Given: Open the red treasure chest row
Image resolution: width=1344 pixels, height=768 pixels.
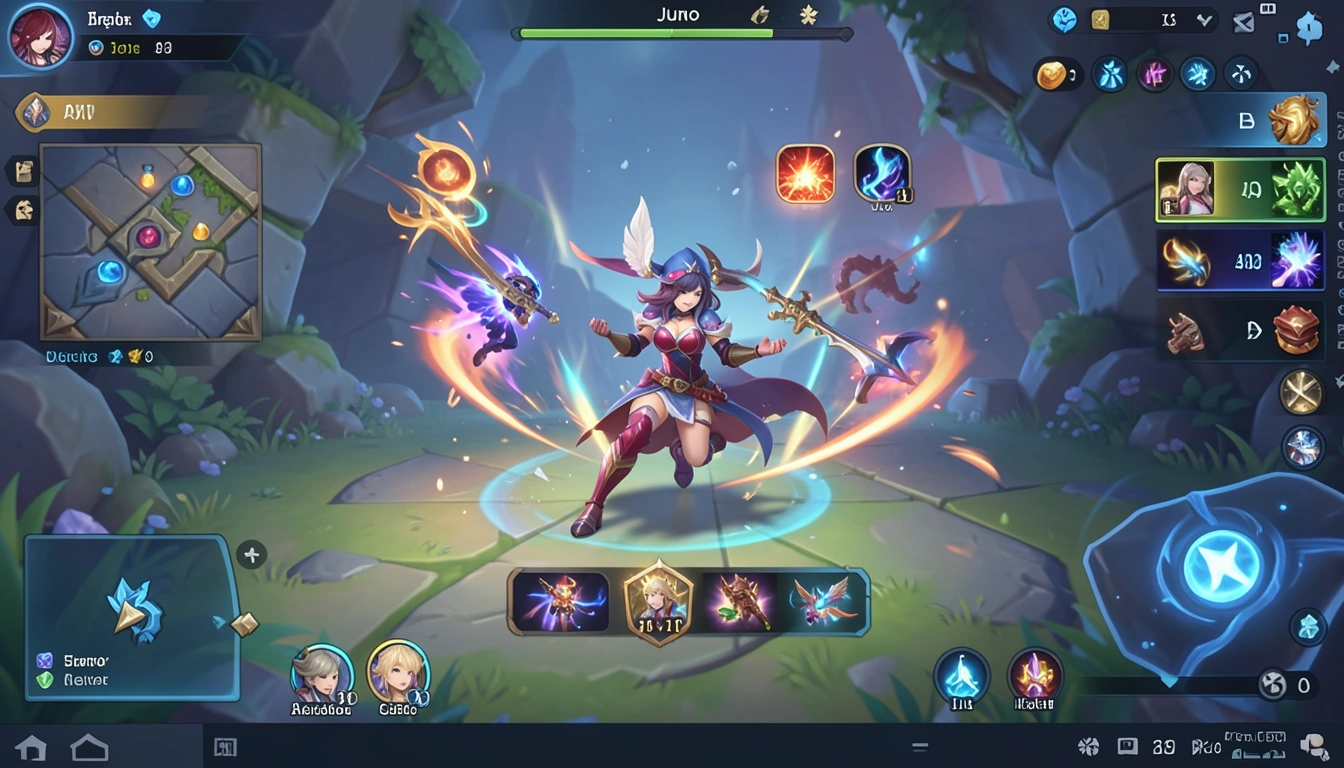Looking at the screenshot, I should click(x=1240, y=330).
